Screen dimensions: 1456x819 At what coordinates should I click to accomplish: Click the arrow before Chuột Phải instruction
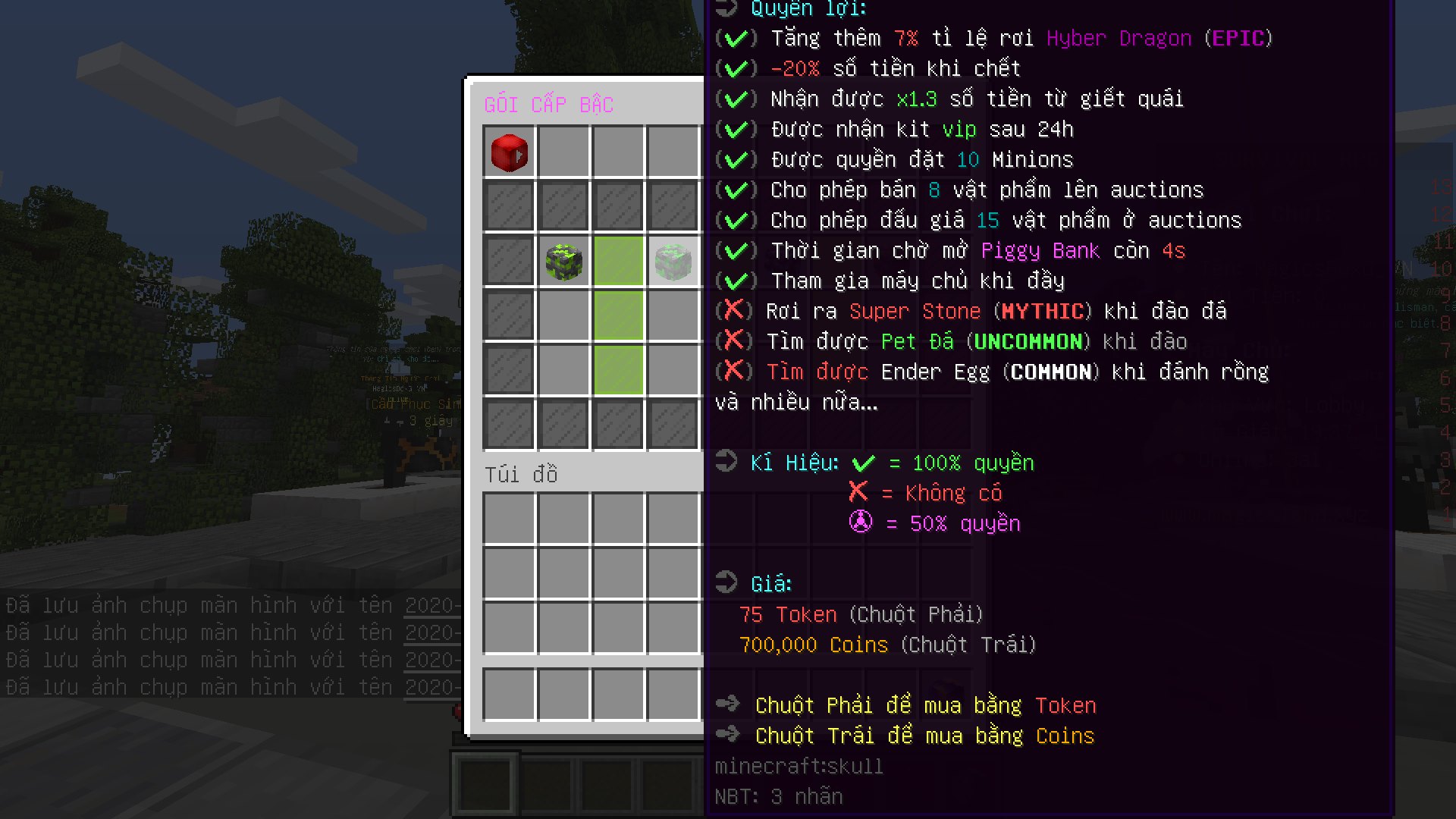(729, 704)
